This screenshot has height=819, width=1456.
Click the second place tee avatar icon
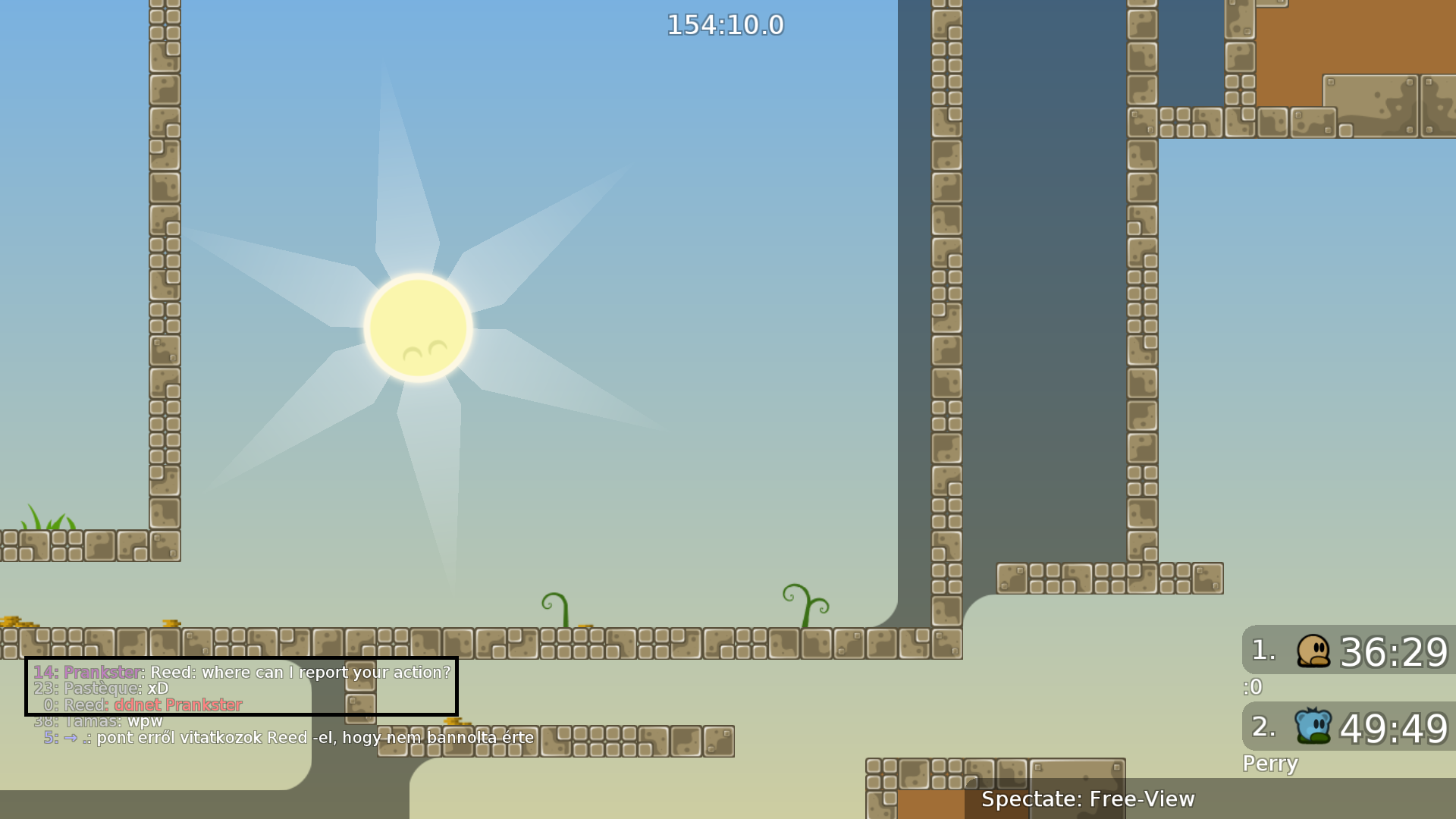1312,726
